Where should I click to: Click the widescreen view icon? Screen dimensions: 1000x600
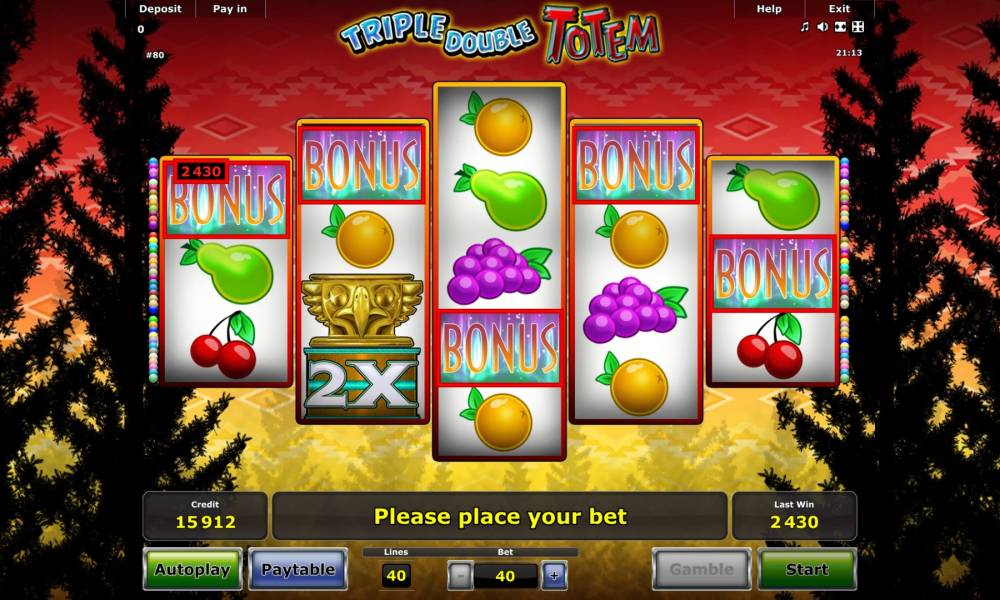pyautogui.click(x=840, y=27)
